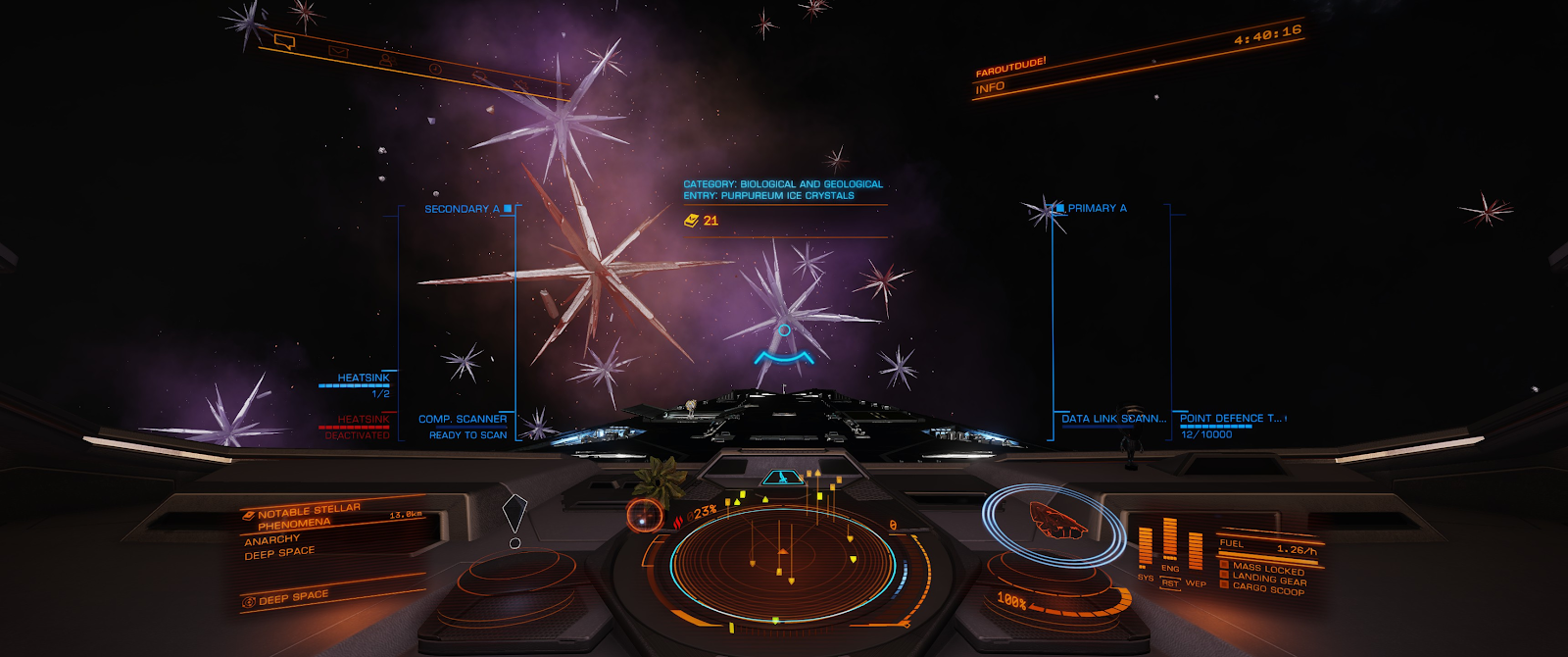The image size is (1568, 657).
Task: Choose the Comp. Scanner module
Action: (463, 420)
